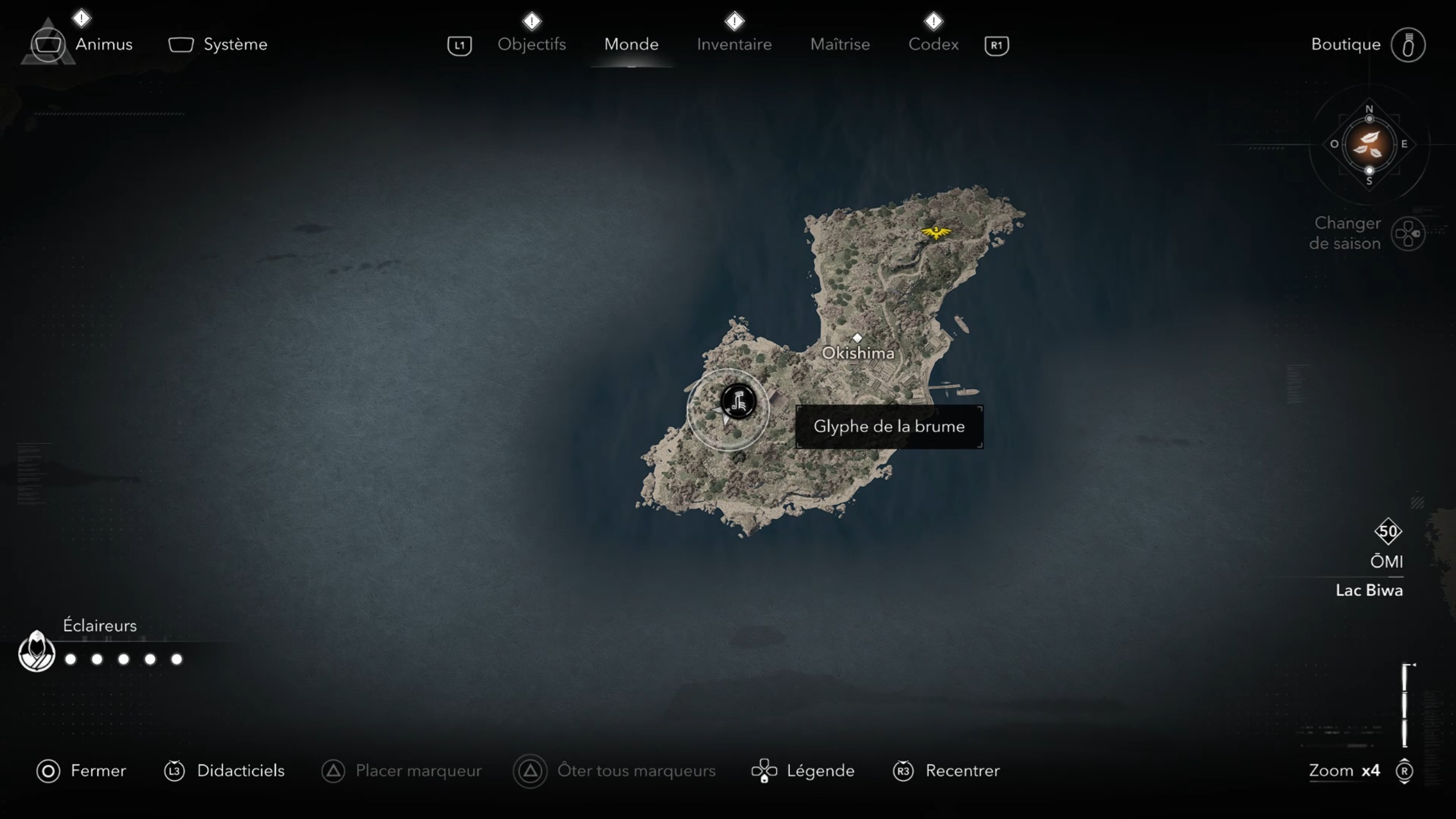Switch to the Objectifs tab
Image resolution: width=1456 pixels, height=819 pixels.
point(531,44)
